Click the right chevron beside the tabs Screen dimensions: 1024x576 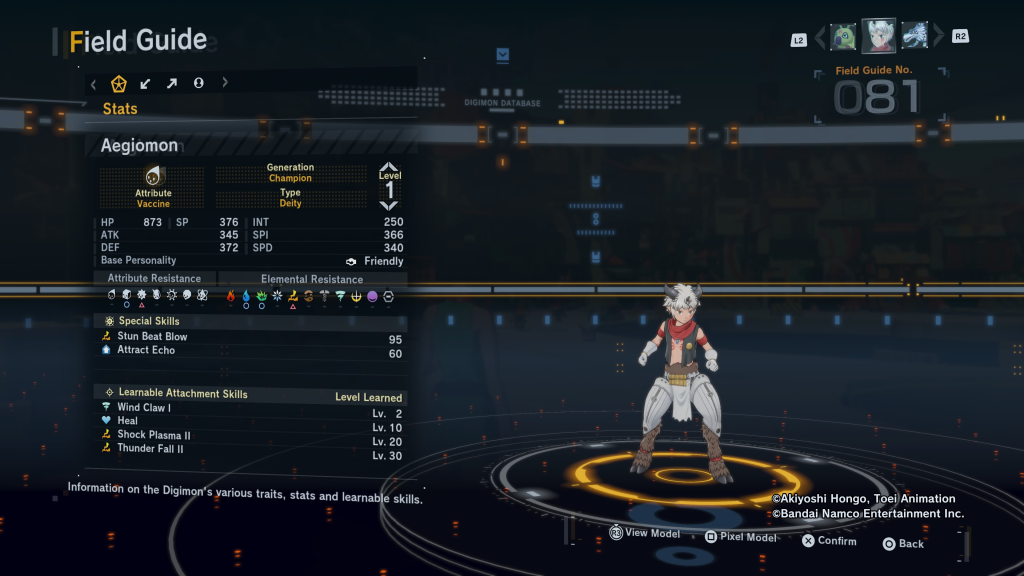point(225,83)
